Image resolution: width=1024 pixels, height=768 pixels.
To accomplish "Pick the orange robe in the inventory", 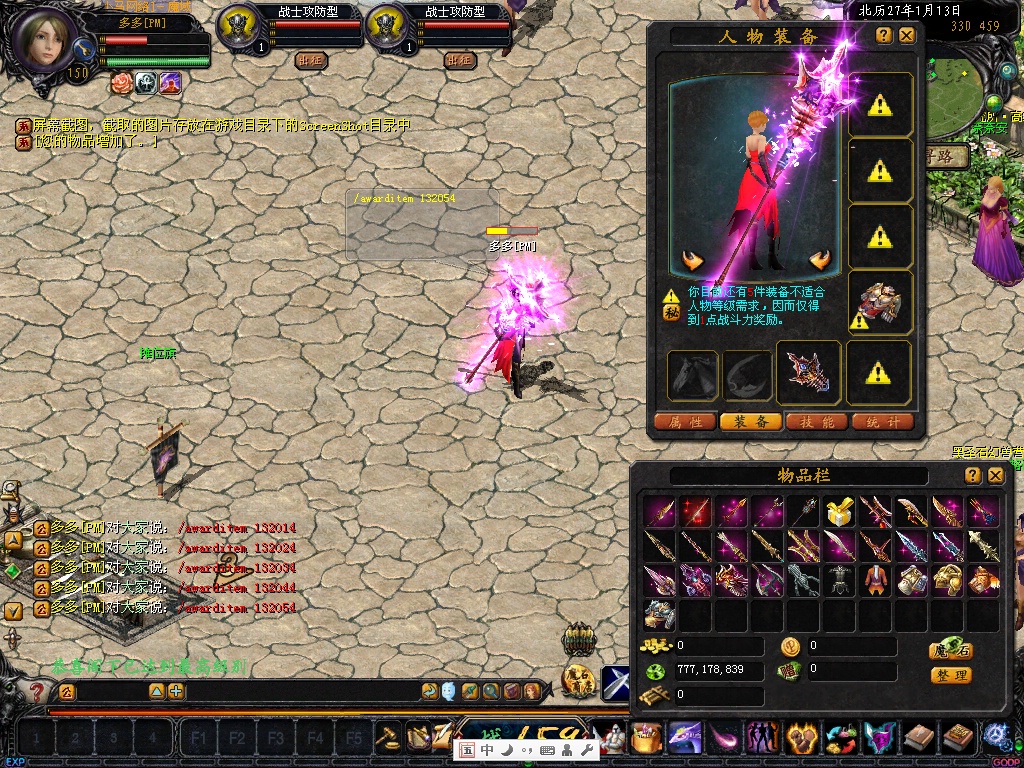I will (x=875, y=580).
